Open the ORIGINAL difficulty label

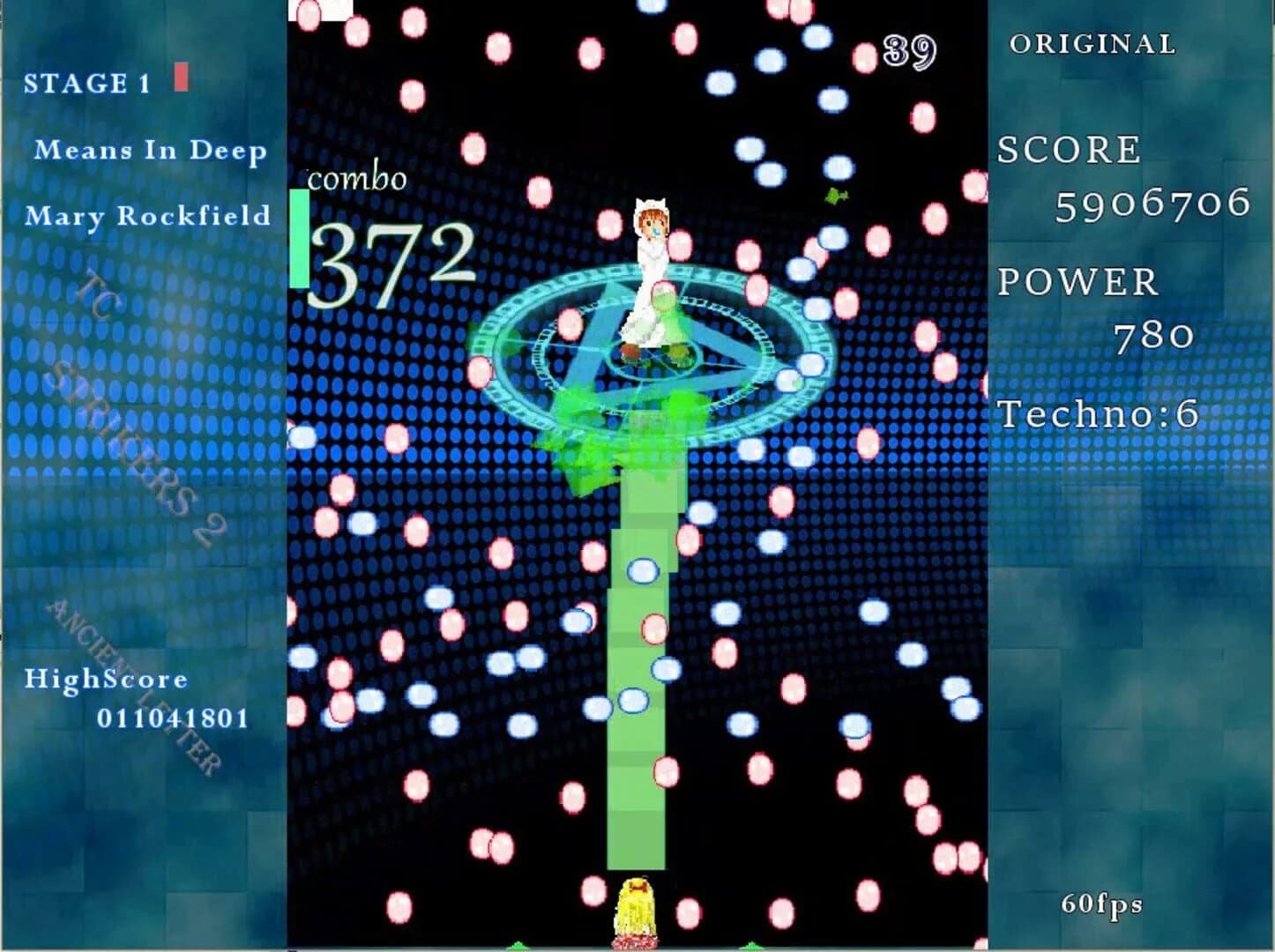click(1093, 42)
